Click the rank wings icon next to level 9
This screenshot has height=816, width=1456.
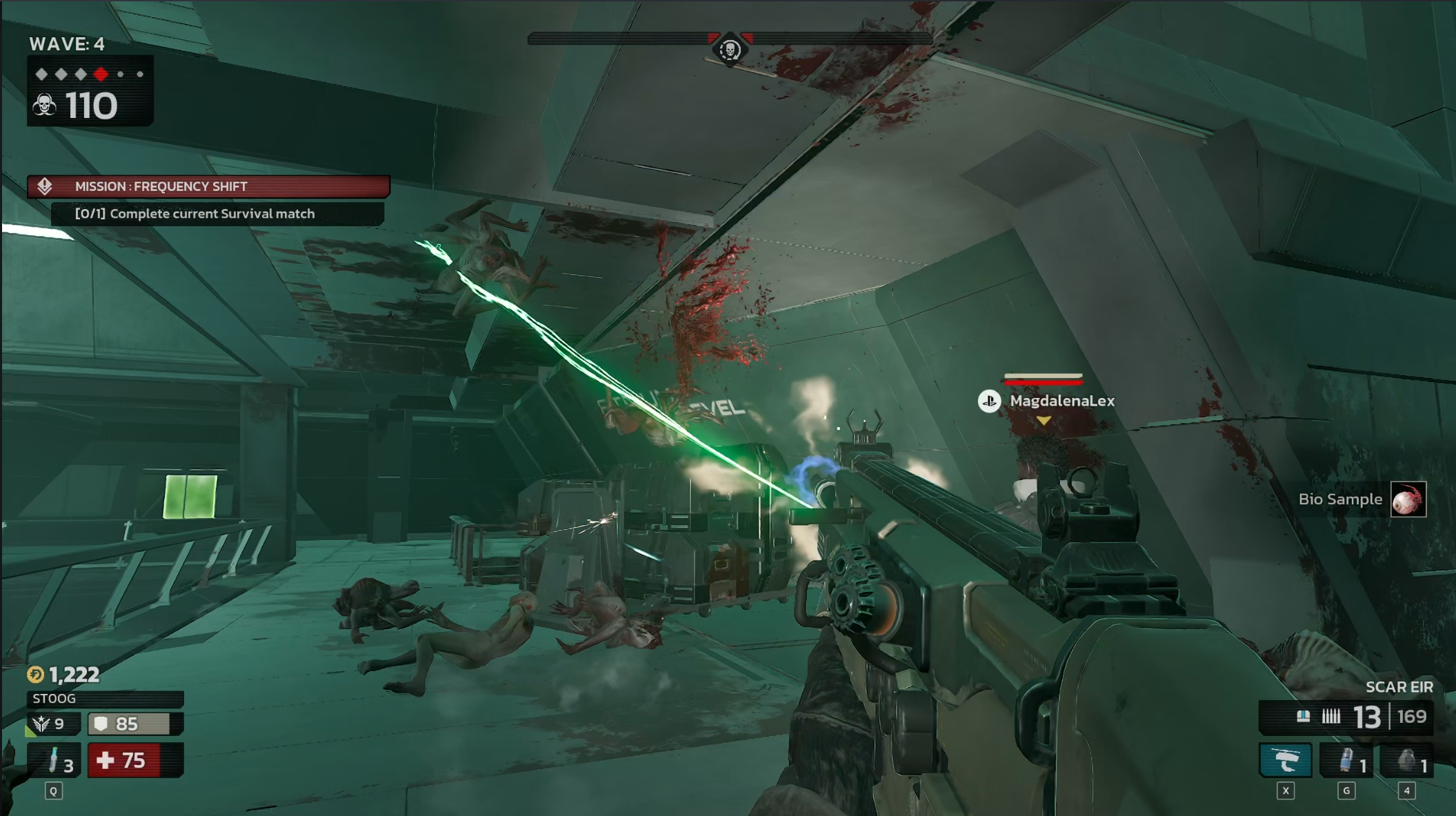(x=43, y=724)
